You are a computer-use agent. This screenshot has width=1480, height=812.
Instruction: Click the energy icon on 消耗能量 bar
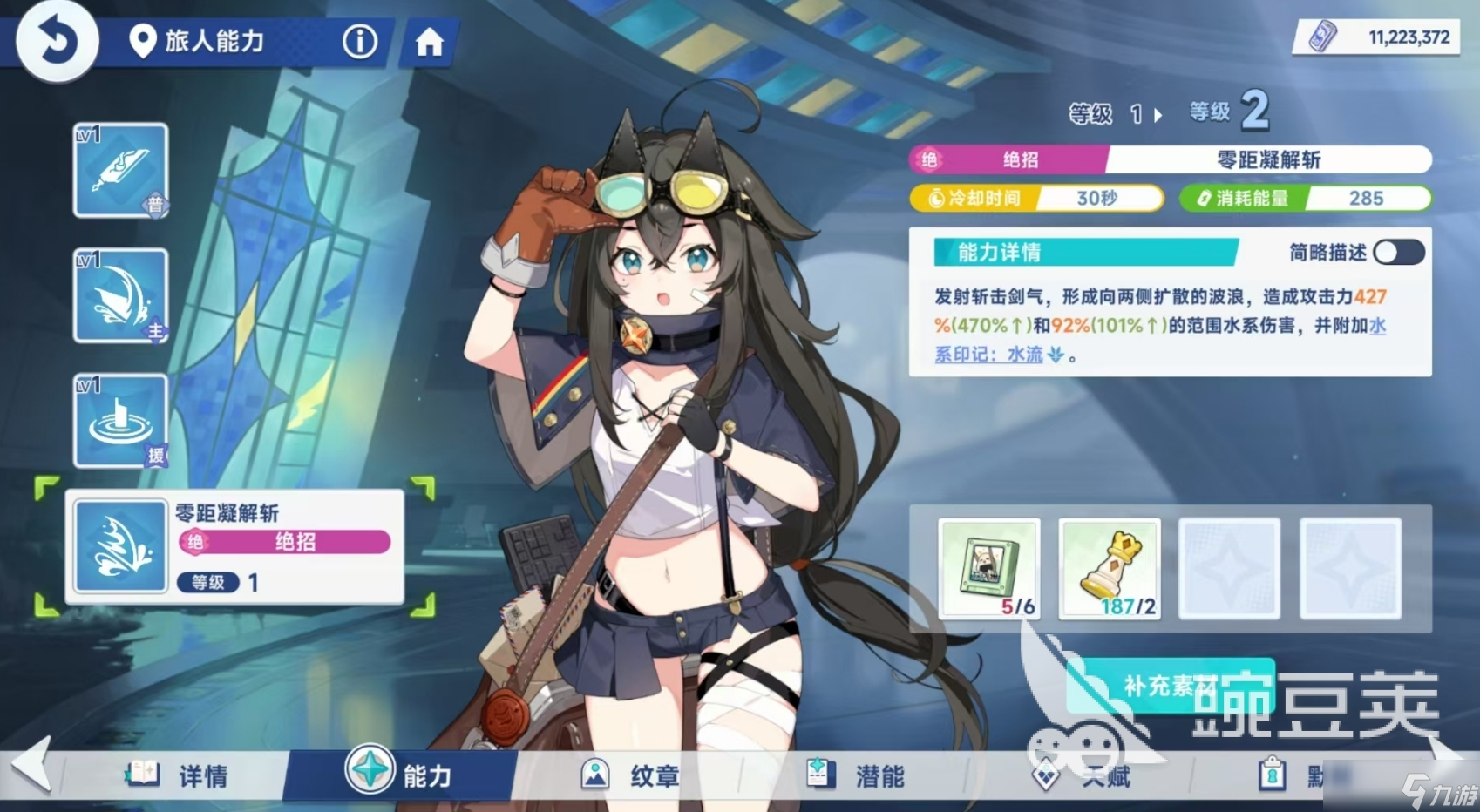tap(1205, 199)
